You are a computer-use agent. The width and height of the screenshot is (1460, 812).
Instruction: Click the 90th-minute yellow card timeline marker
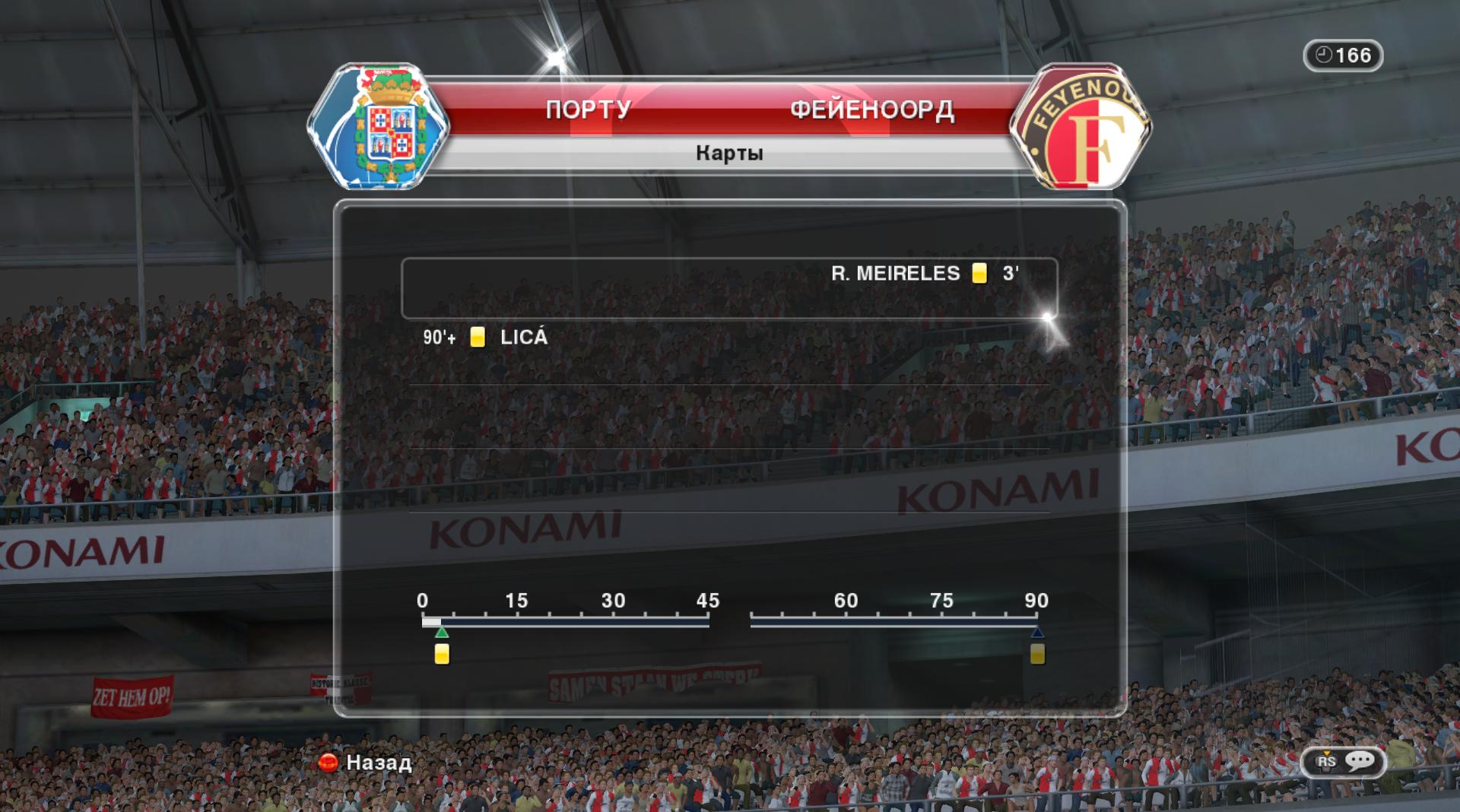point(1037,654)
